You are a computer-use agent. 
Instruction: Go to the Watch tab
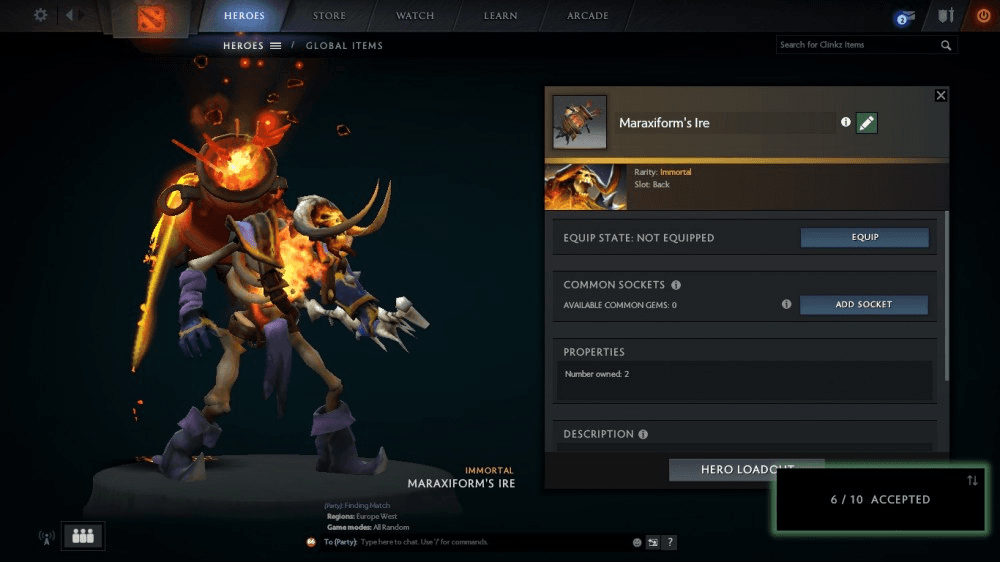415,16
